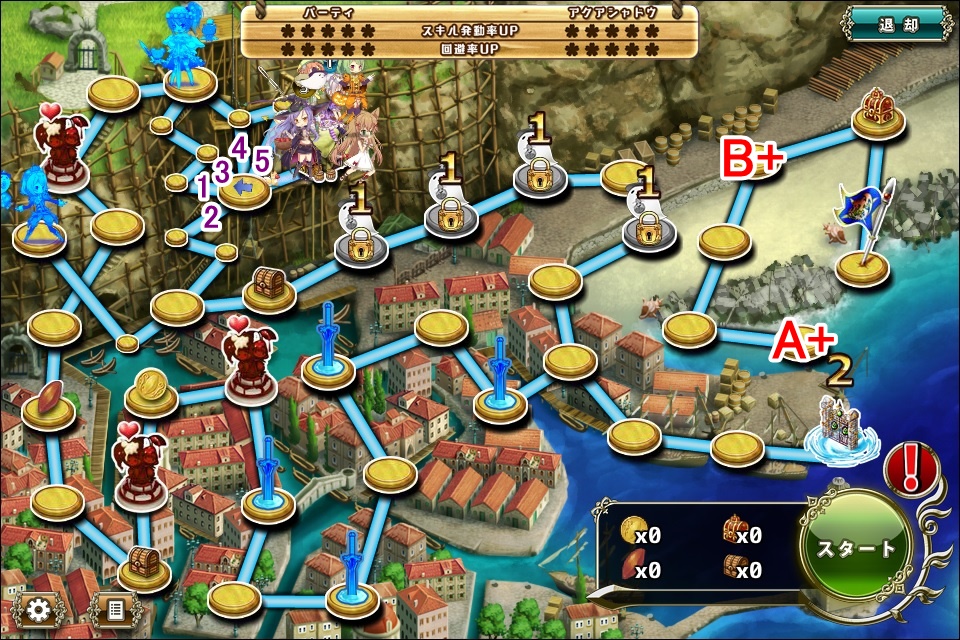Open the red exclamation alert icon
The width and height of the screenshot is (960, 640).
coord(910,468)
